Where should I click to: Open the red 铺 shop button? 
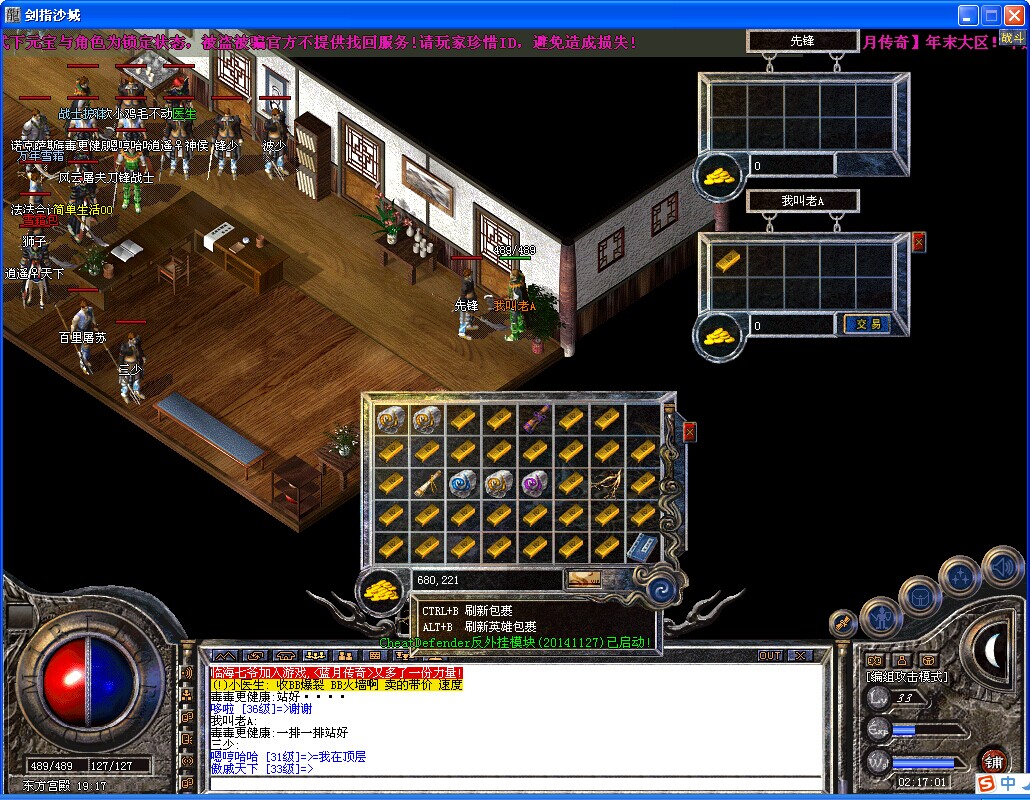[993, 760]
